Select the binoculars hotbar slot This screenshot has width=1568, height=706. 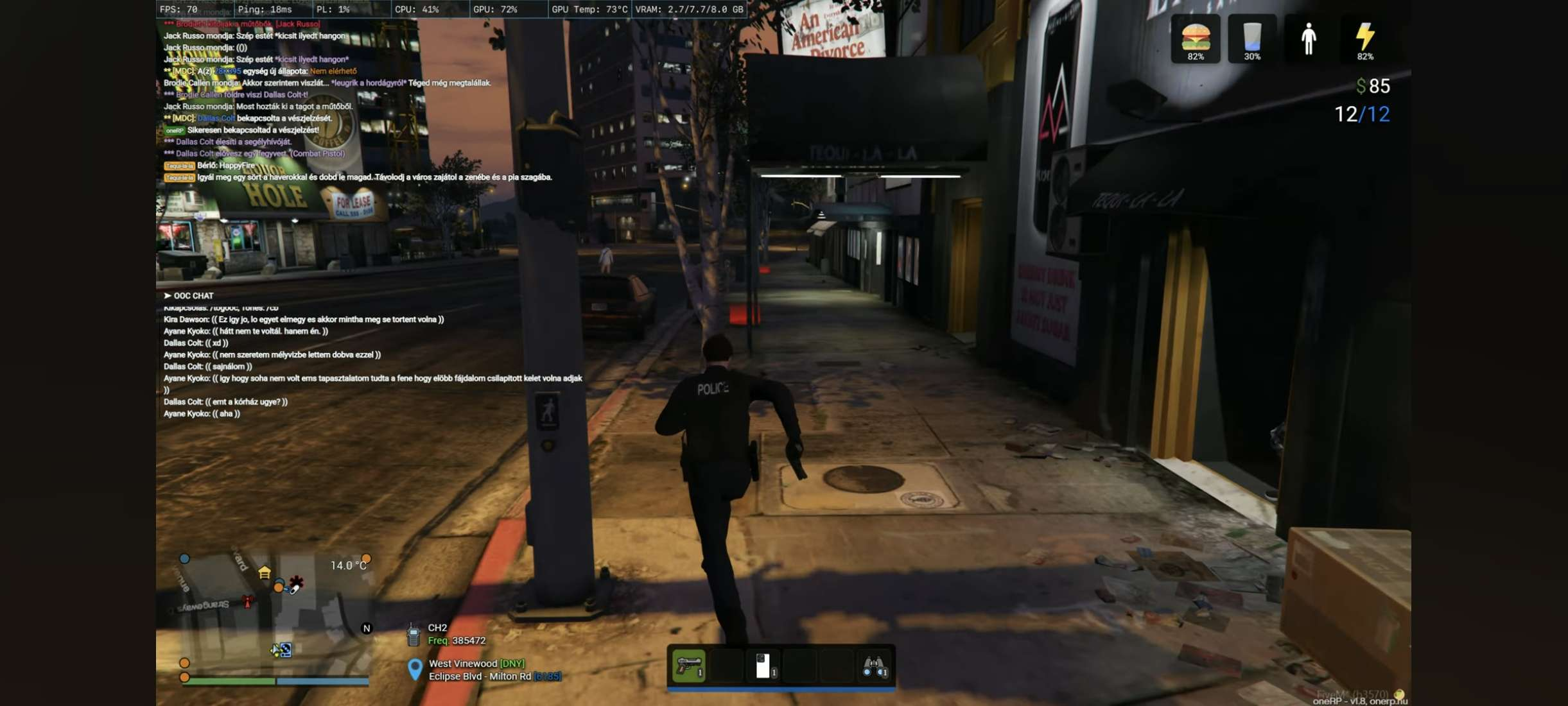tap(874, 666)
